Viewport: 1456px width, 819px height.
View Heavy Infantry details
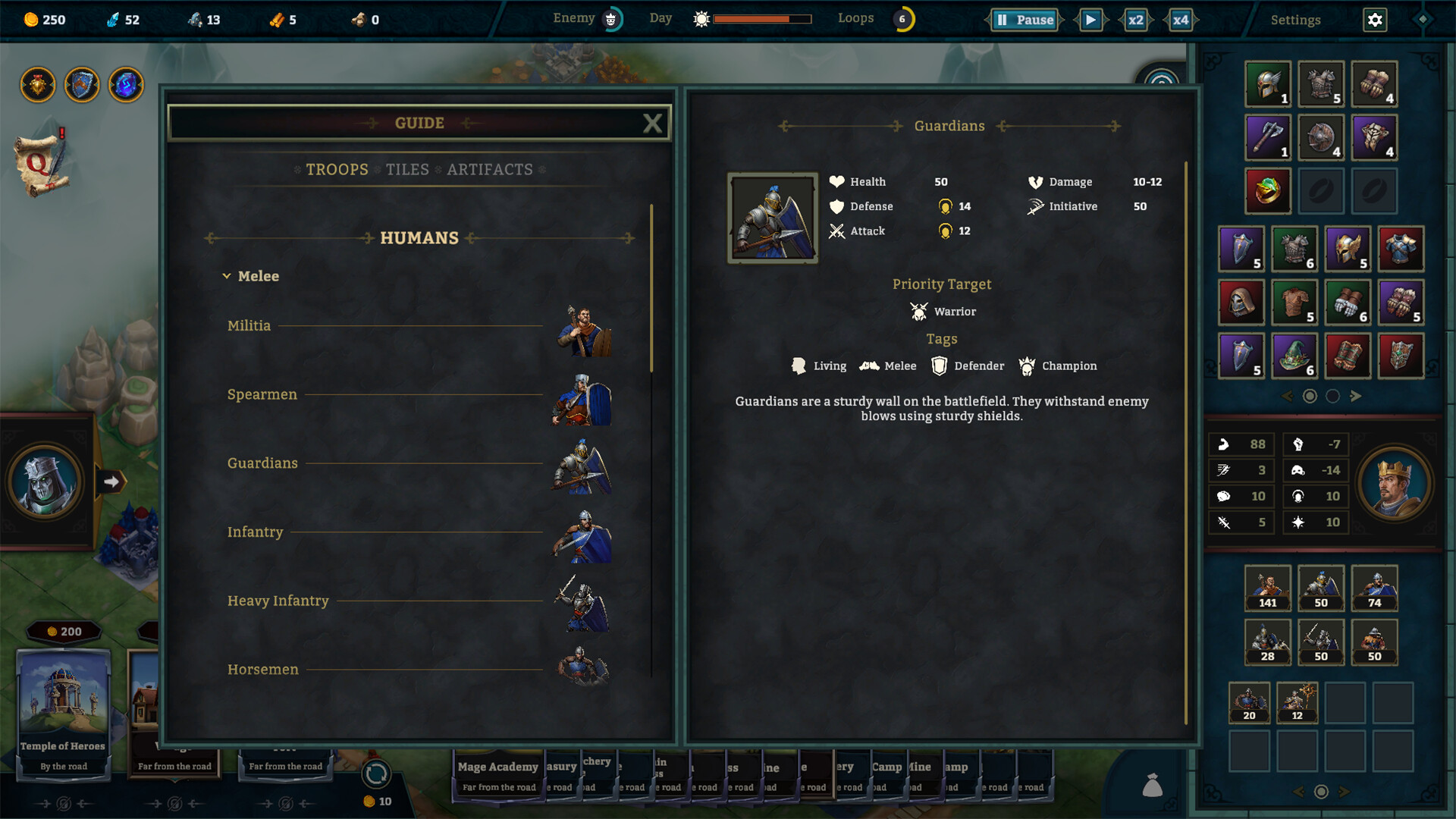click(278, 601)
